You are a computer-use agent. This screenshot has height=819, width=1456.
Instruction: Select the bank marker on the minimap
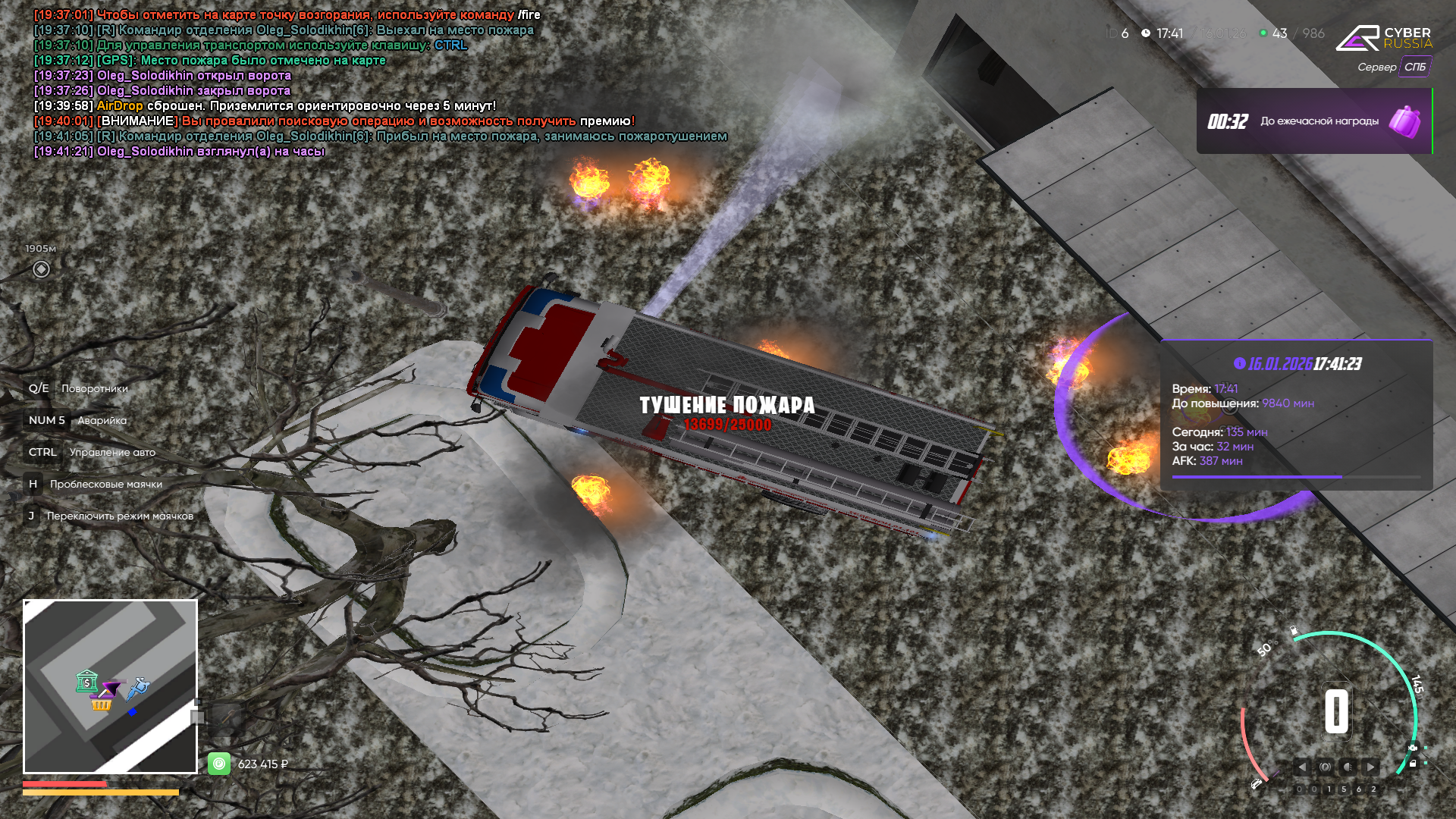pos(86,681)
